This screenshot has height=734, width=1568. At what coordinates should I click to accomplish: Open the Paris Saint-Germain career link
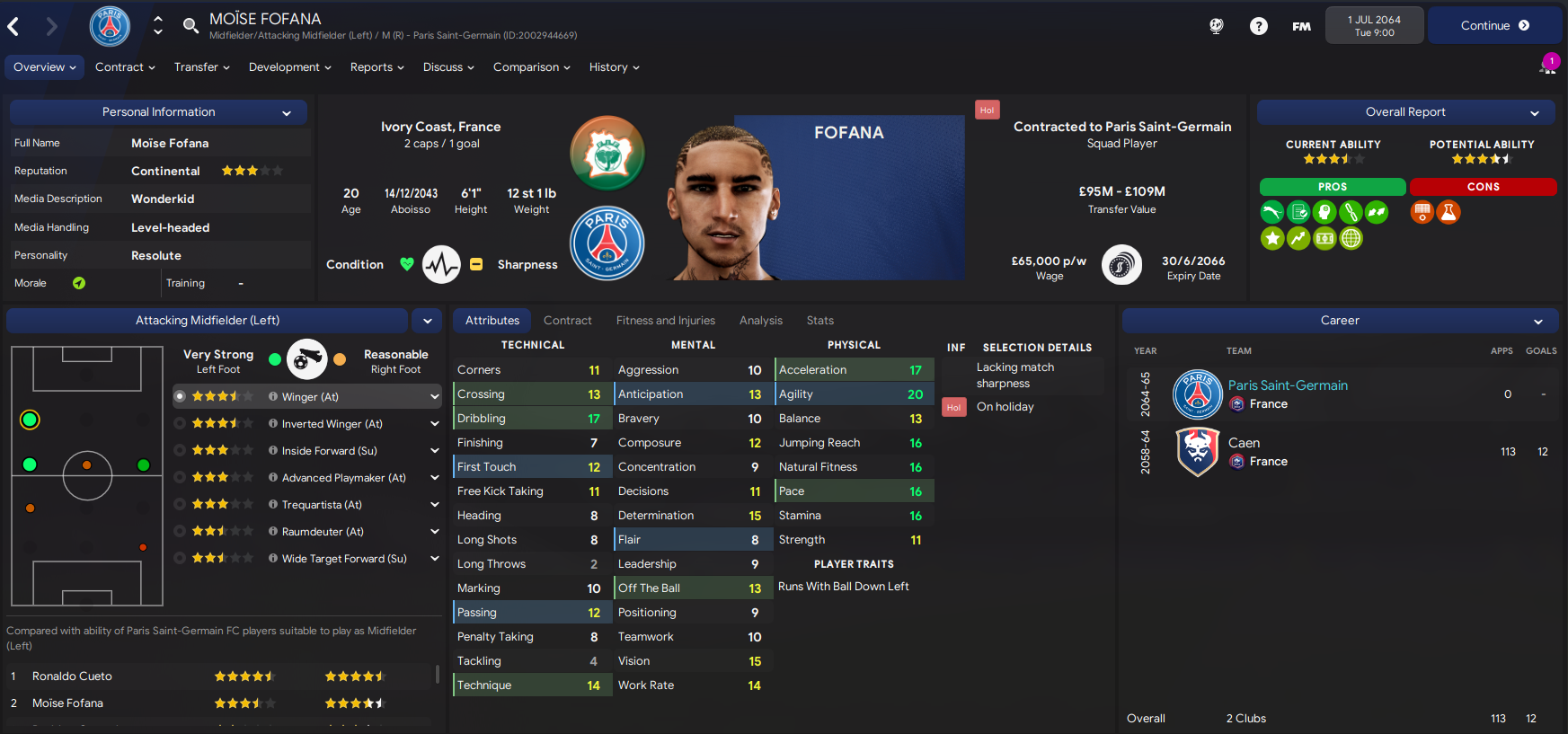pos(1287,385)
